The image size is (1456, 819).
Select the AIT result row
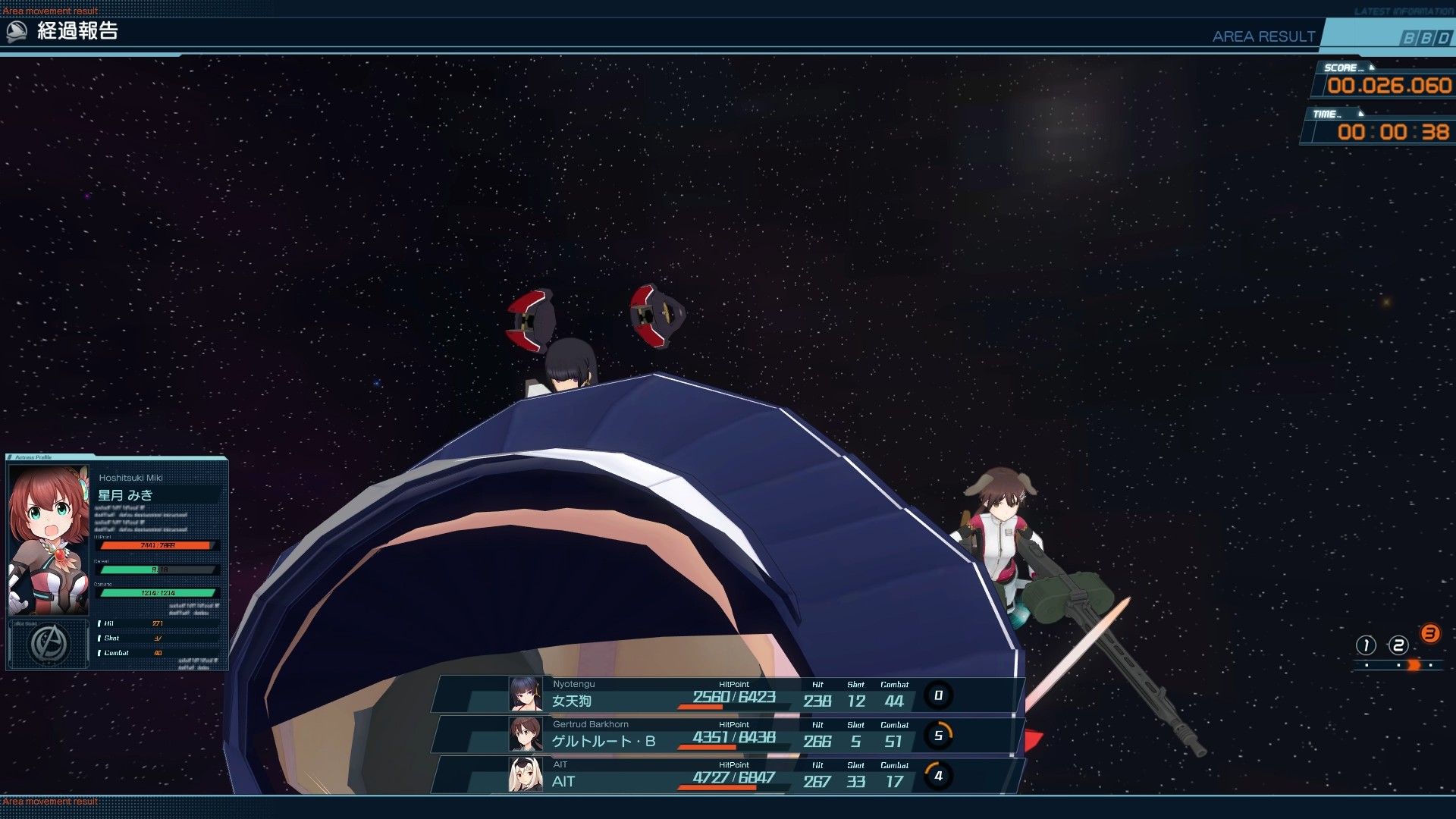tap(728, 775)
